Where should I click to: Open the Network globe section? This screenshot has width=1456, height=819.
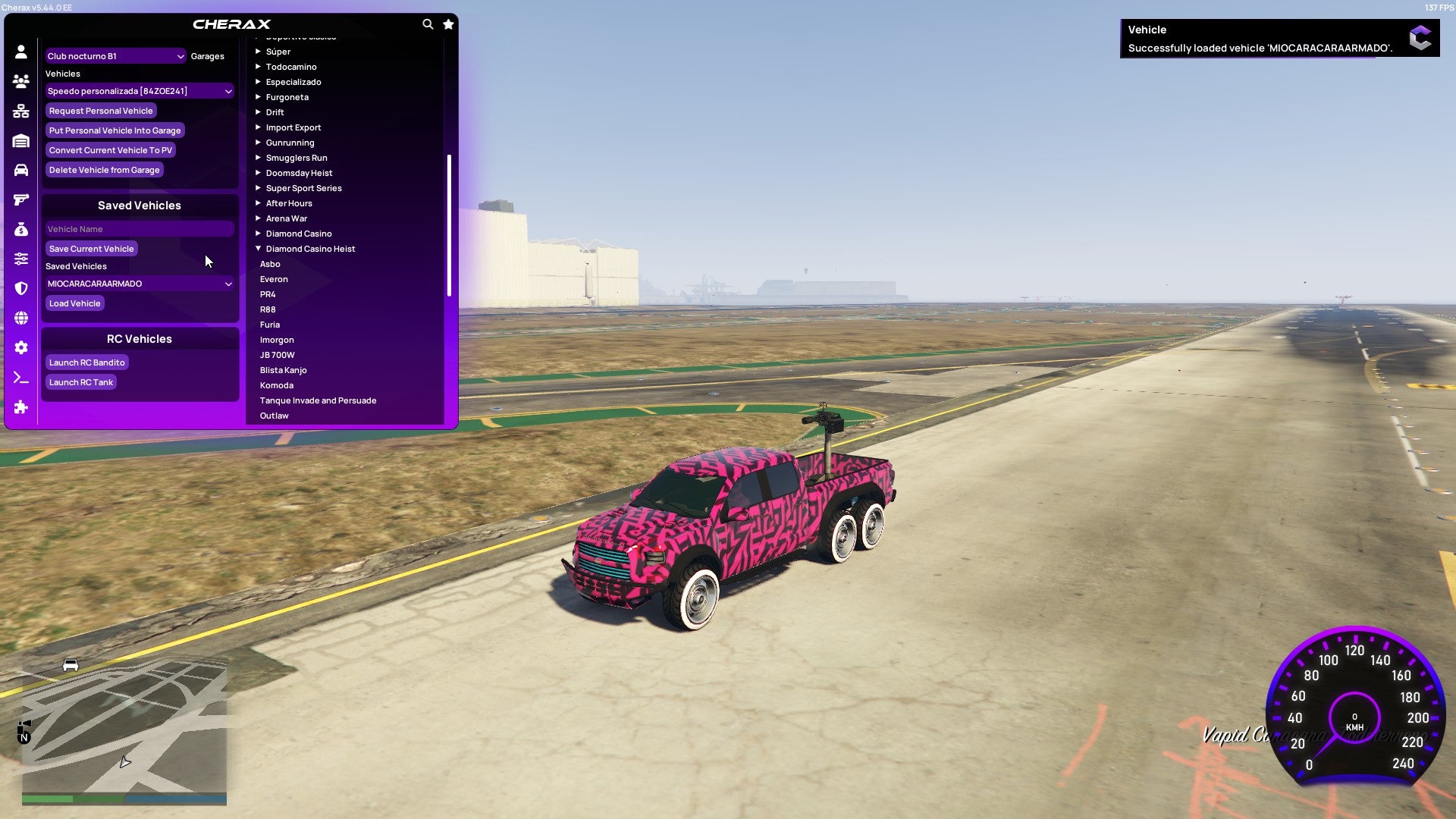pyautogui.click(x=21, y=318)
